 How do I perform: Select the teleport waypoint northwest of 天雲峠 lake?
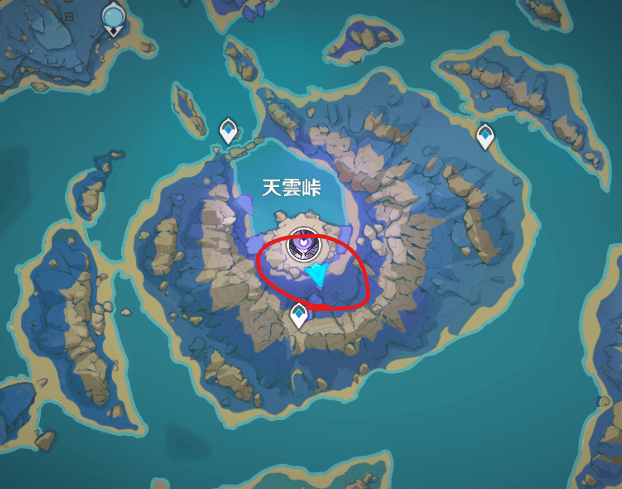pyautogui.click(x=228, y=129)
